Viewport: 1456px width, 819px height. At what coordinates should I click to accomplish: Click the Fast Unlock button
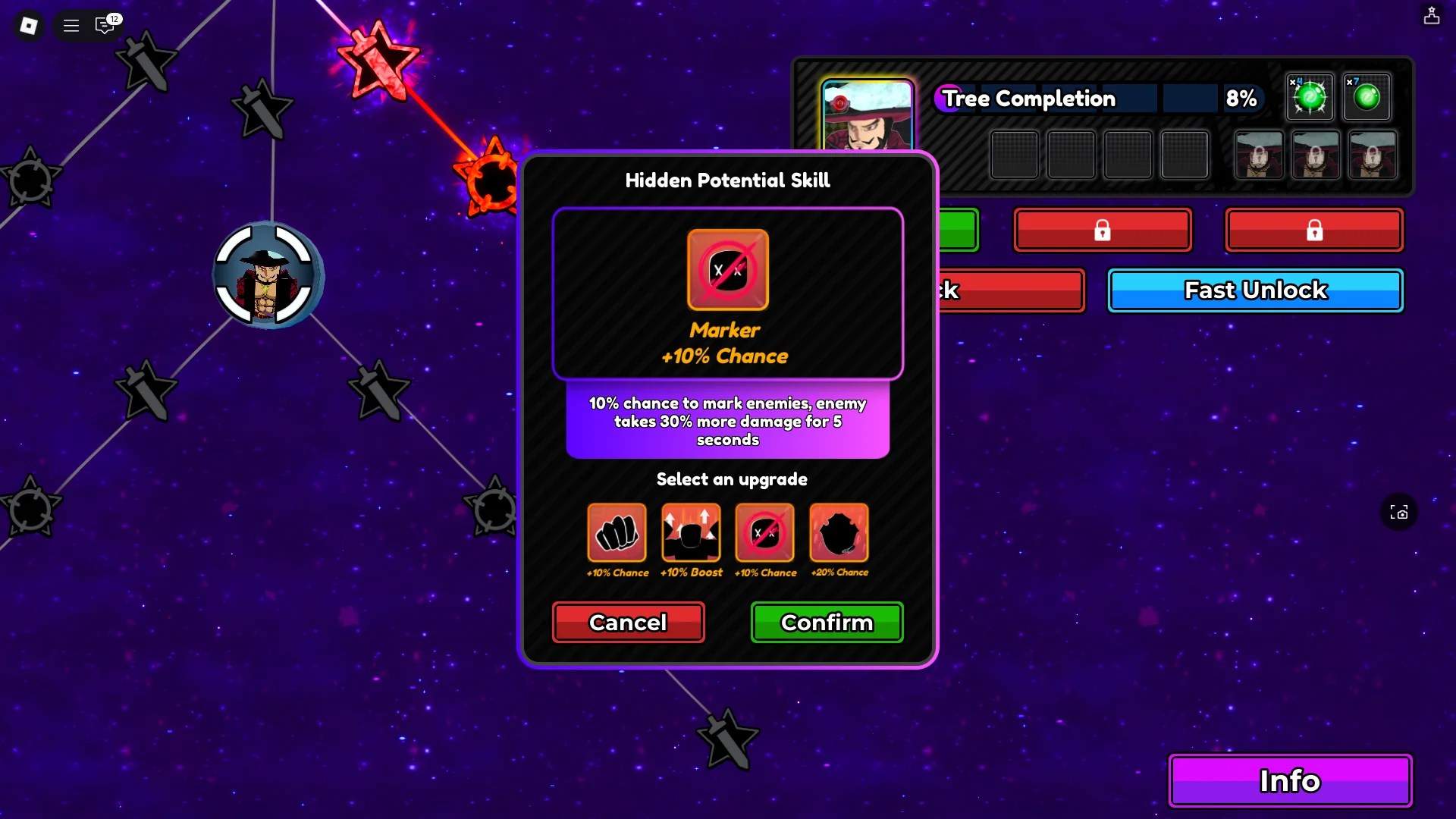click(x=1255, y=290)
